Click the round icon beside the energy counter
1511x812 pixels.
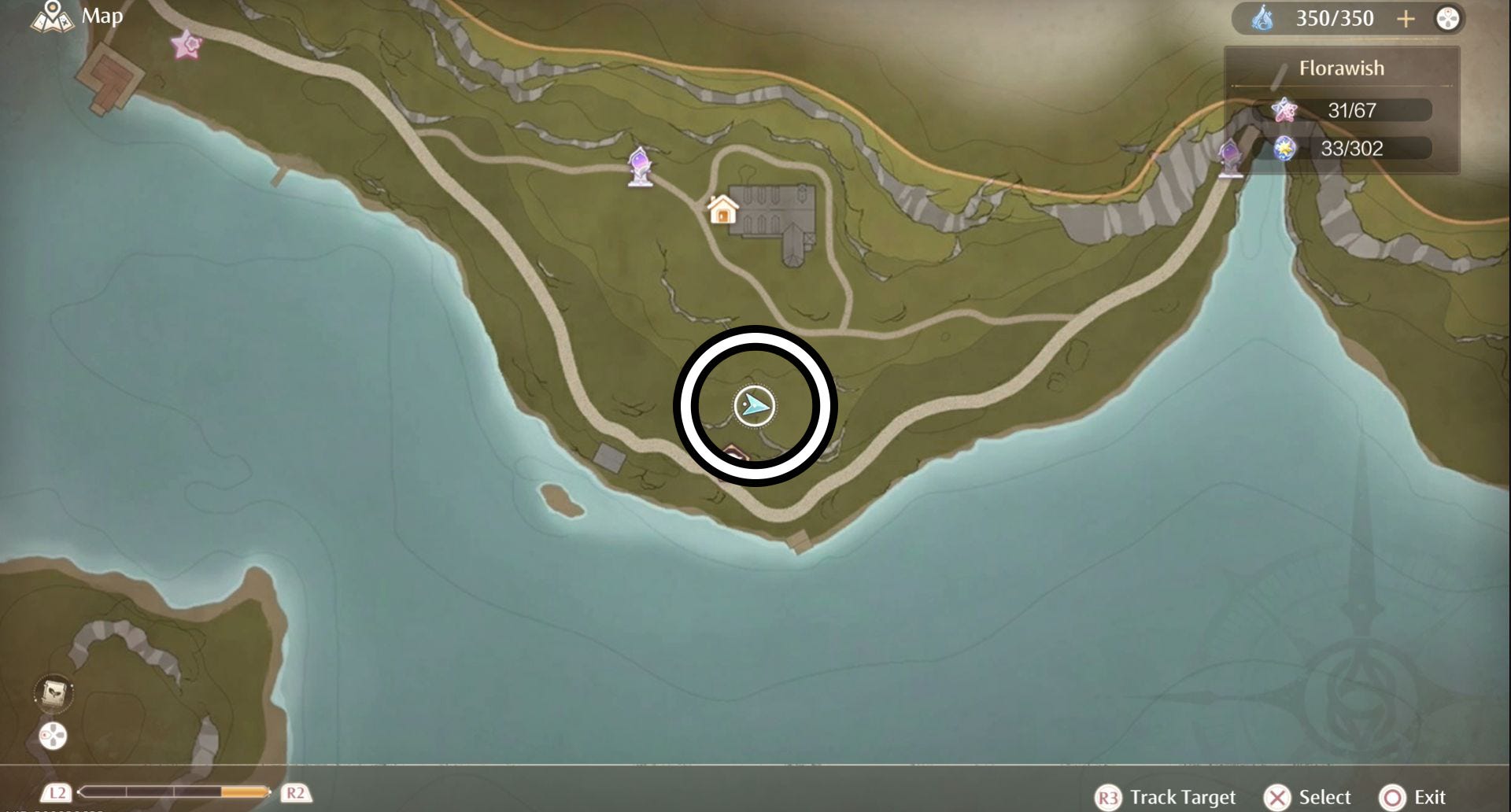click(1448, 19)
